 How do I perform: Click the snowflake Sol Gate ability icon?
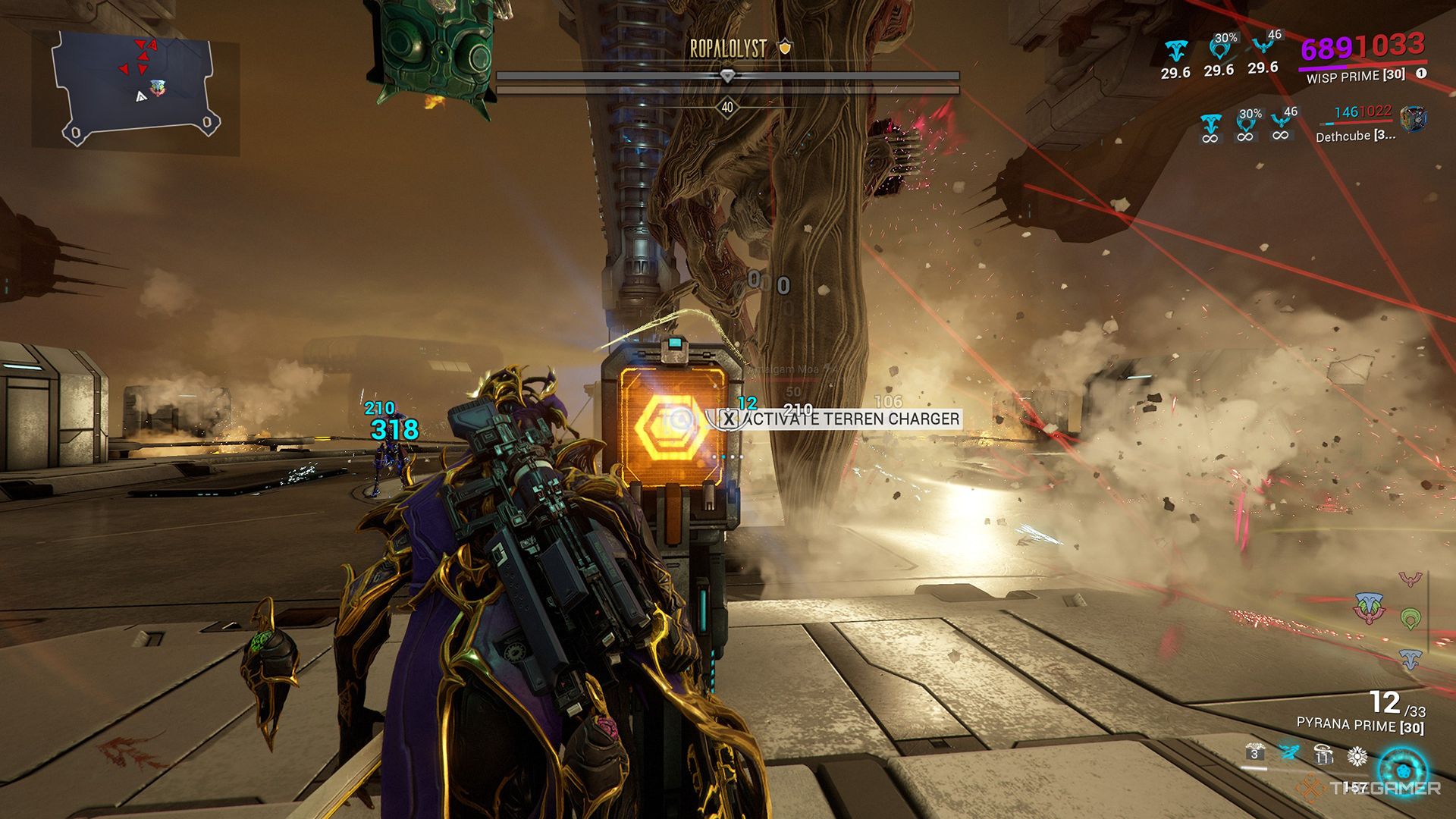[x=1357, y=757]
